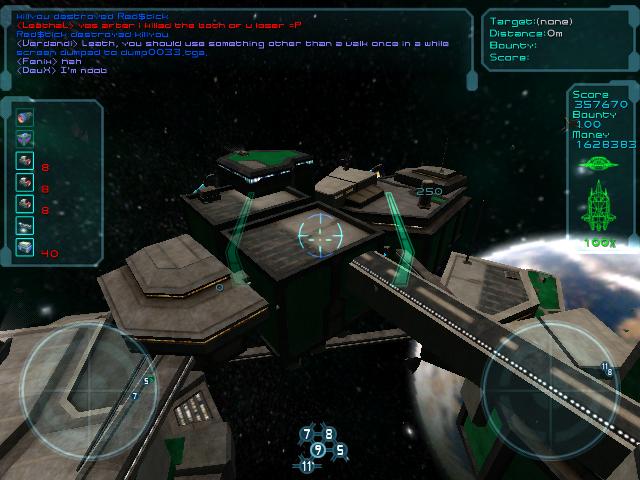
Task: Click sector node 11 on the sector map
Action: point(307,465)
